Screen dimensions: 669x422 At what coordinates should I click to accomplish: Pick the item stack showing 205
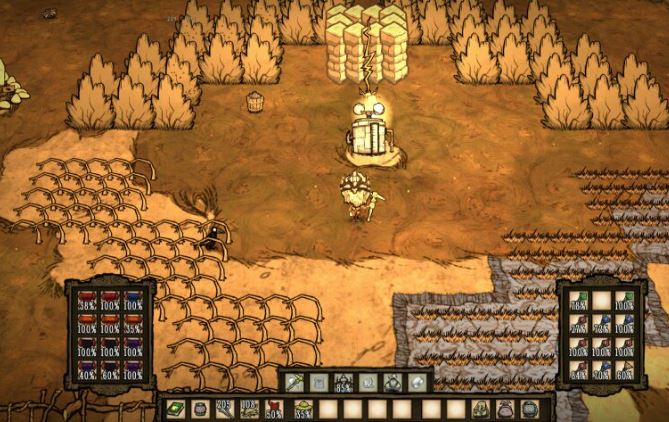pyautogui.click(x=221, y=409)
